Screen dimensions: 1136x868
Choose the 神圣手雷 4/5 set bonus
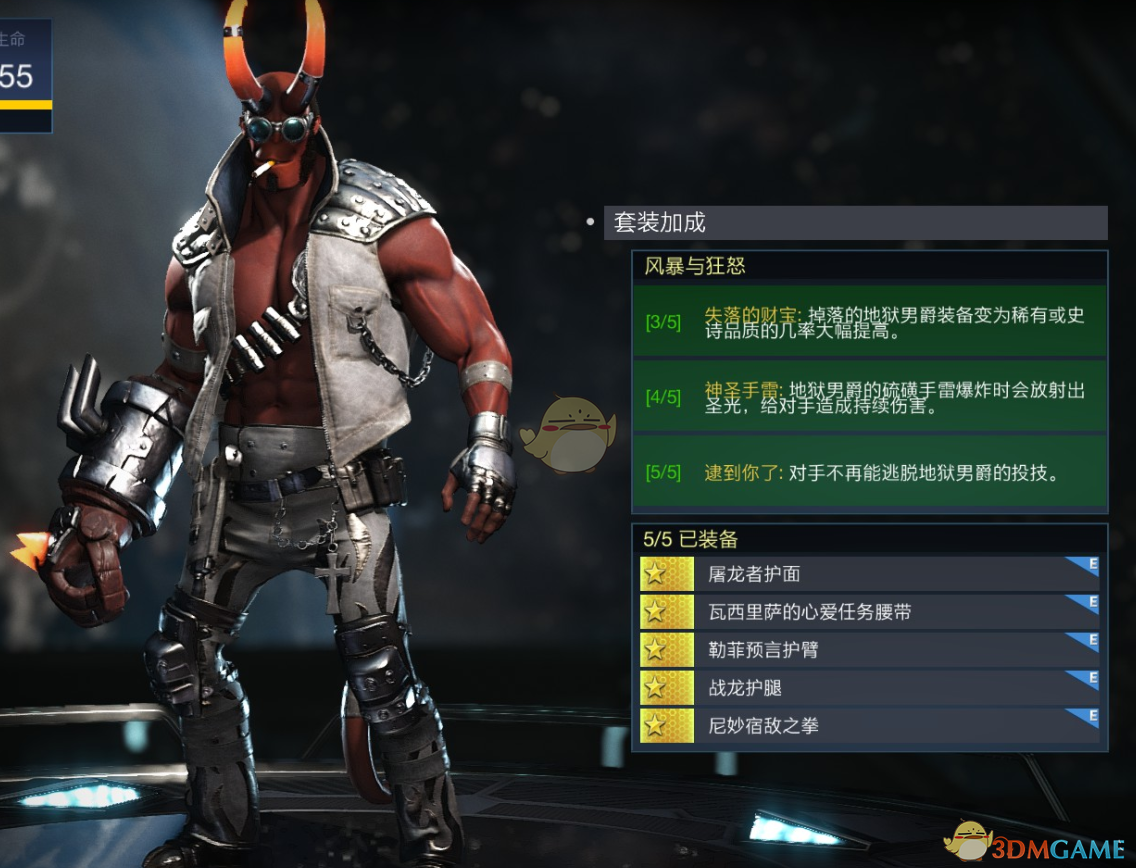point(869,397)
